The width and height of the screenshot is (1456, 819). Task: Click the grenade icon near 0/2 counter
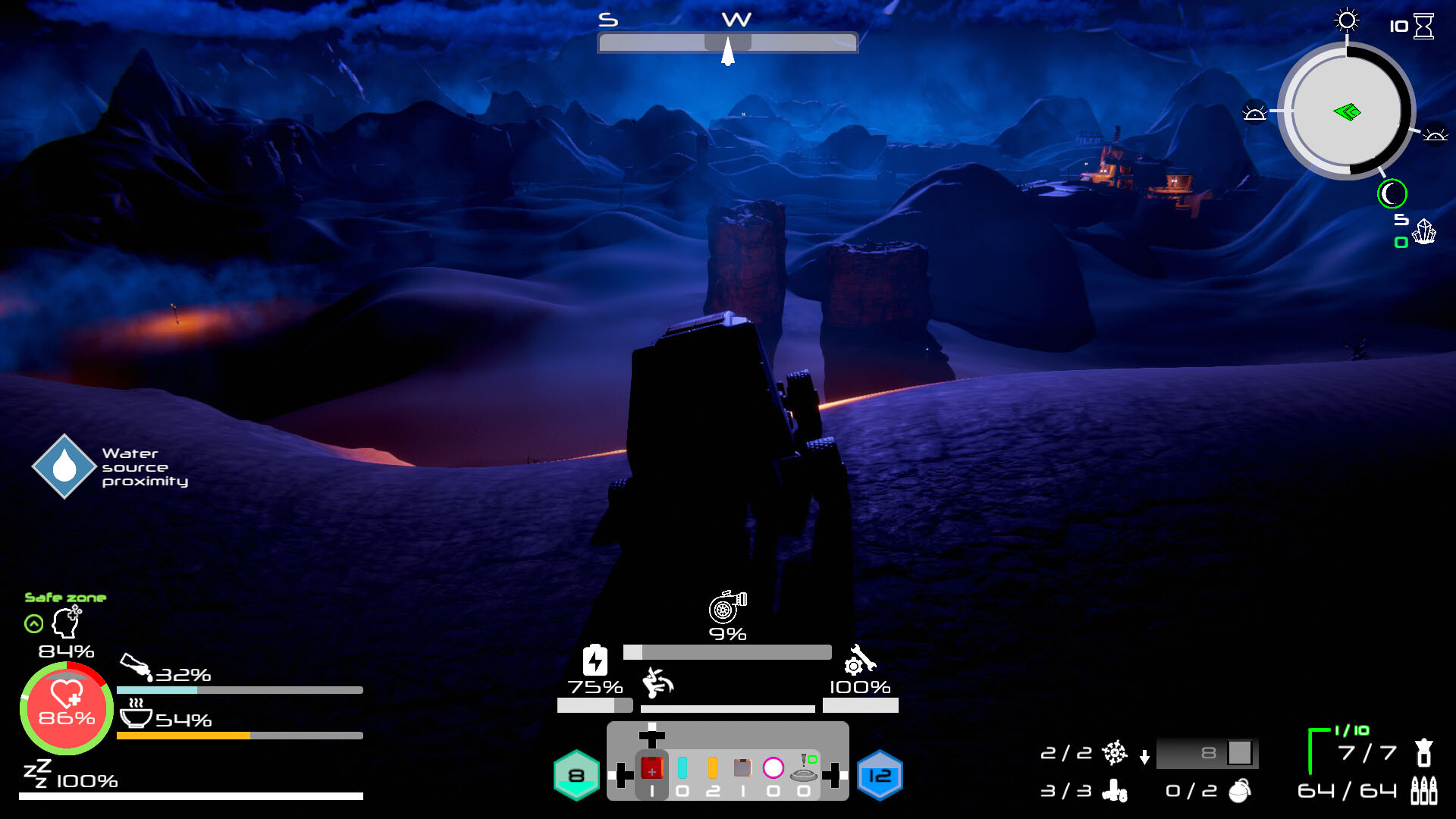tap(1239, 793)
